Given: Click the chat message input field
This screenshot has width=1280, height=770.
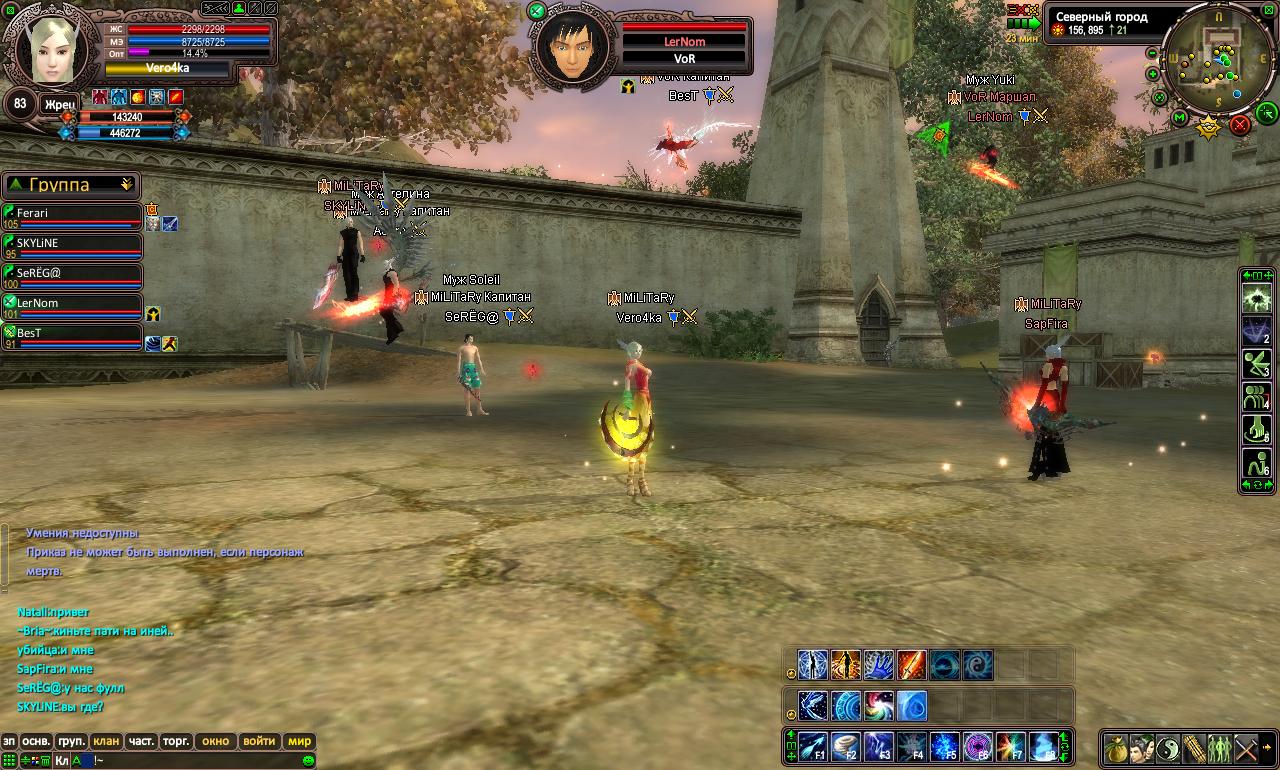Looking at the screenshot, I should pos(200,761).
